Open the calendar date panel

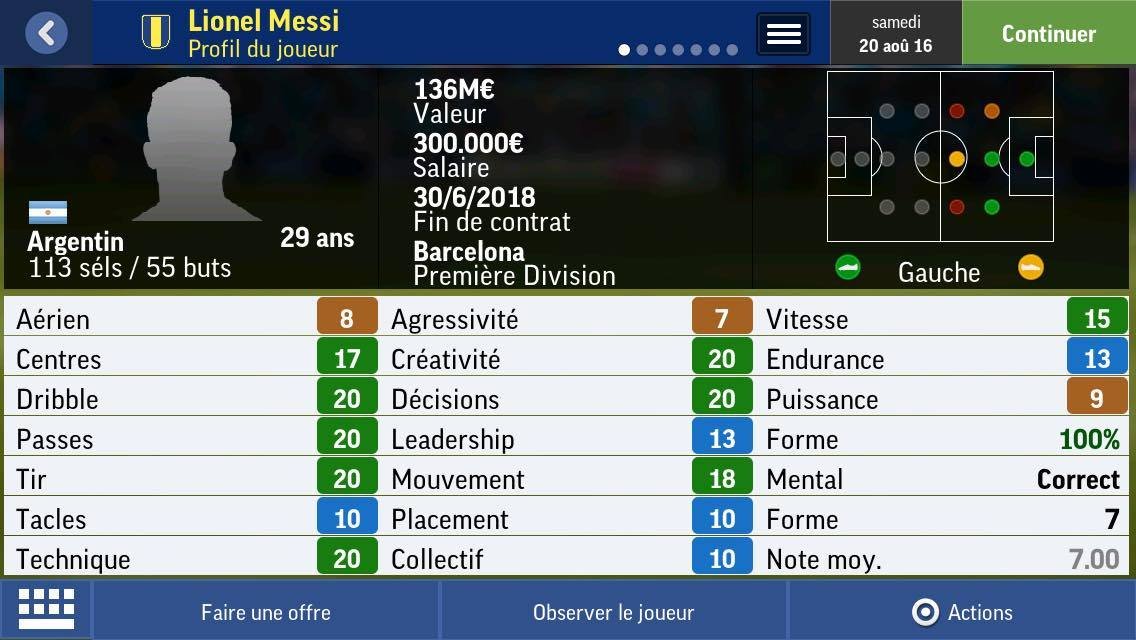pyautogui.click(x=895, y=33)
